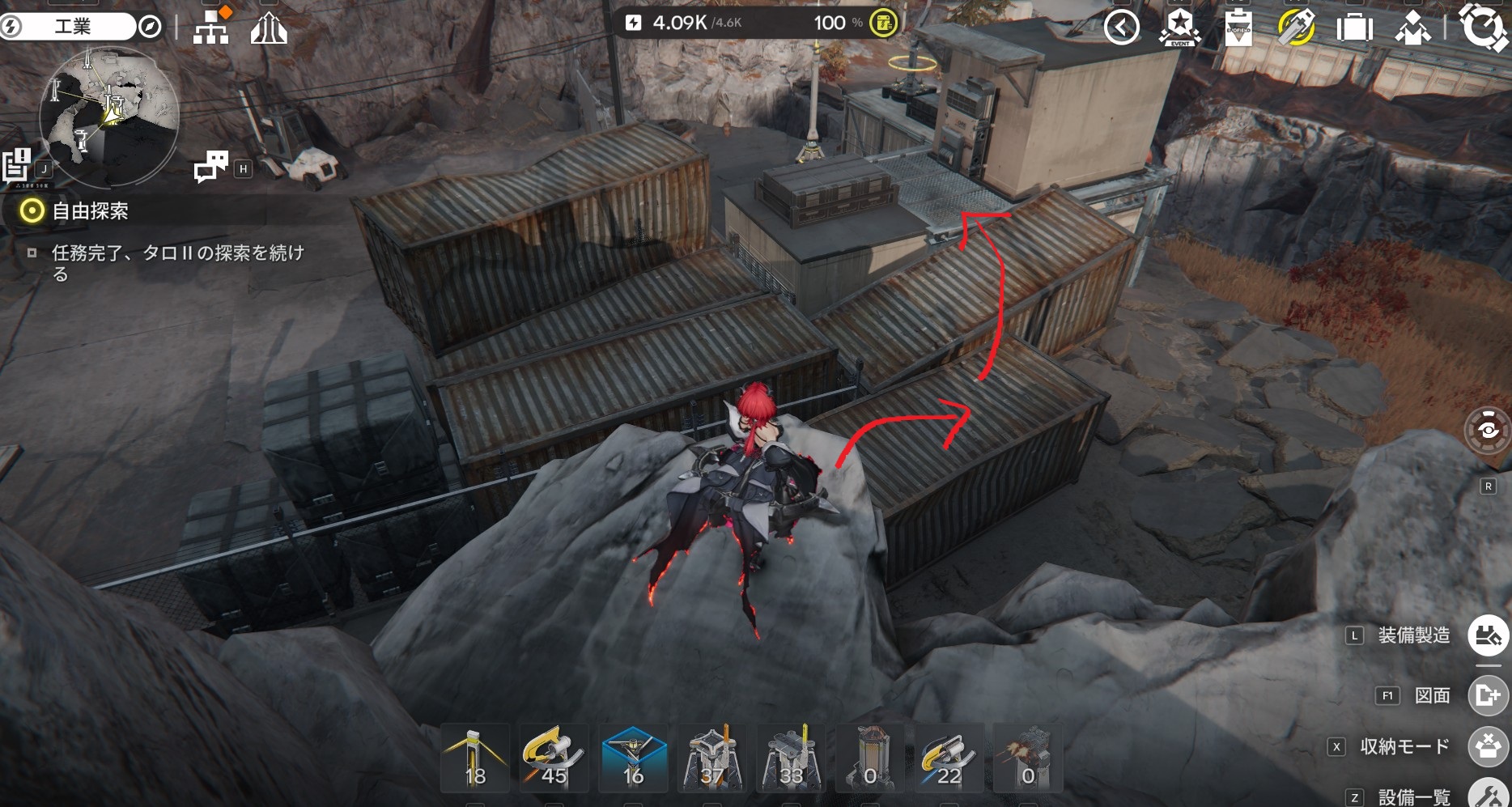
Task: Open the tech tree icon with orange marker
Action: point(212,28)
